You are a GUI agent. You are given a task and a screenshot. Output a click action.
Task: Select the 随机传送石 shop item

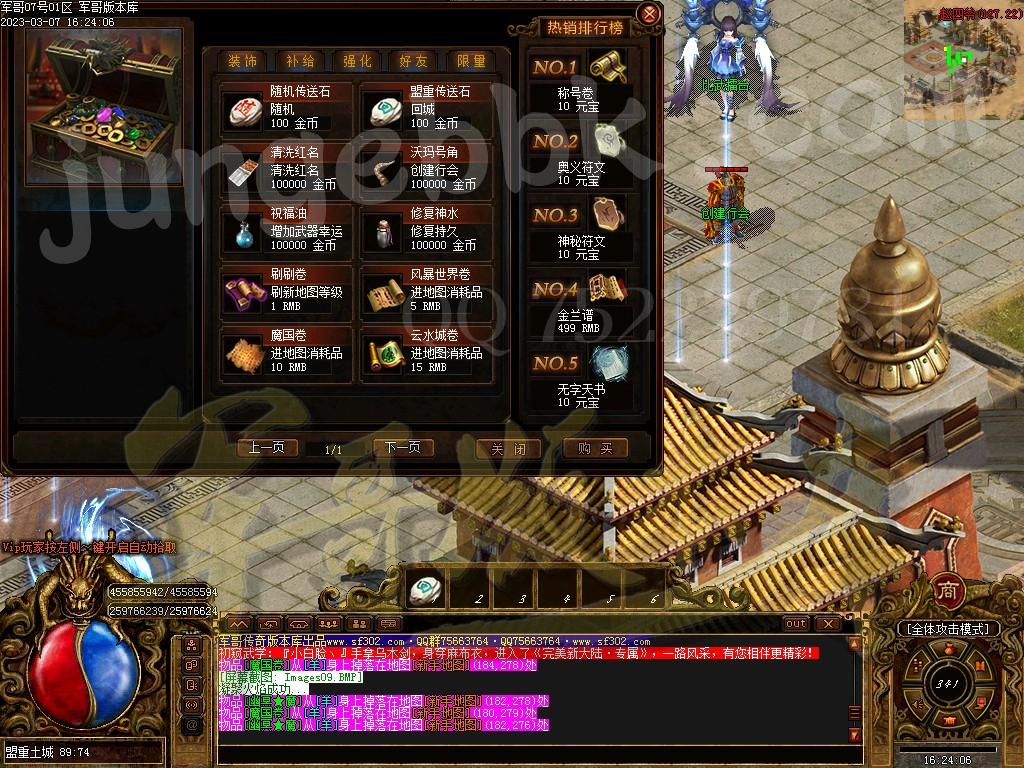pyautogui.click(x=287, y=107)
